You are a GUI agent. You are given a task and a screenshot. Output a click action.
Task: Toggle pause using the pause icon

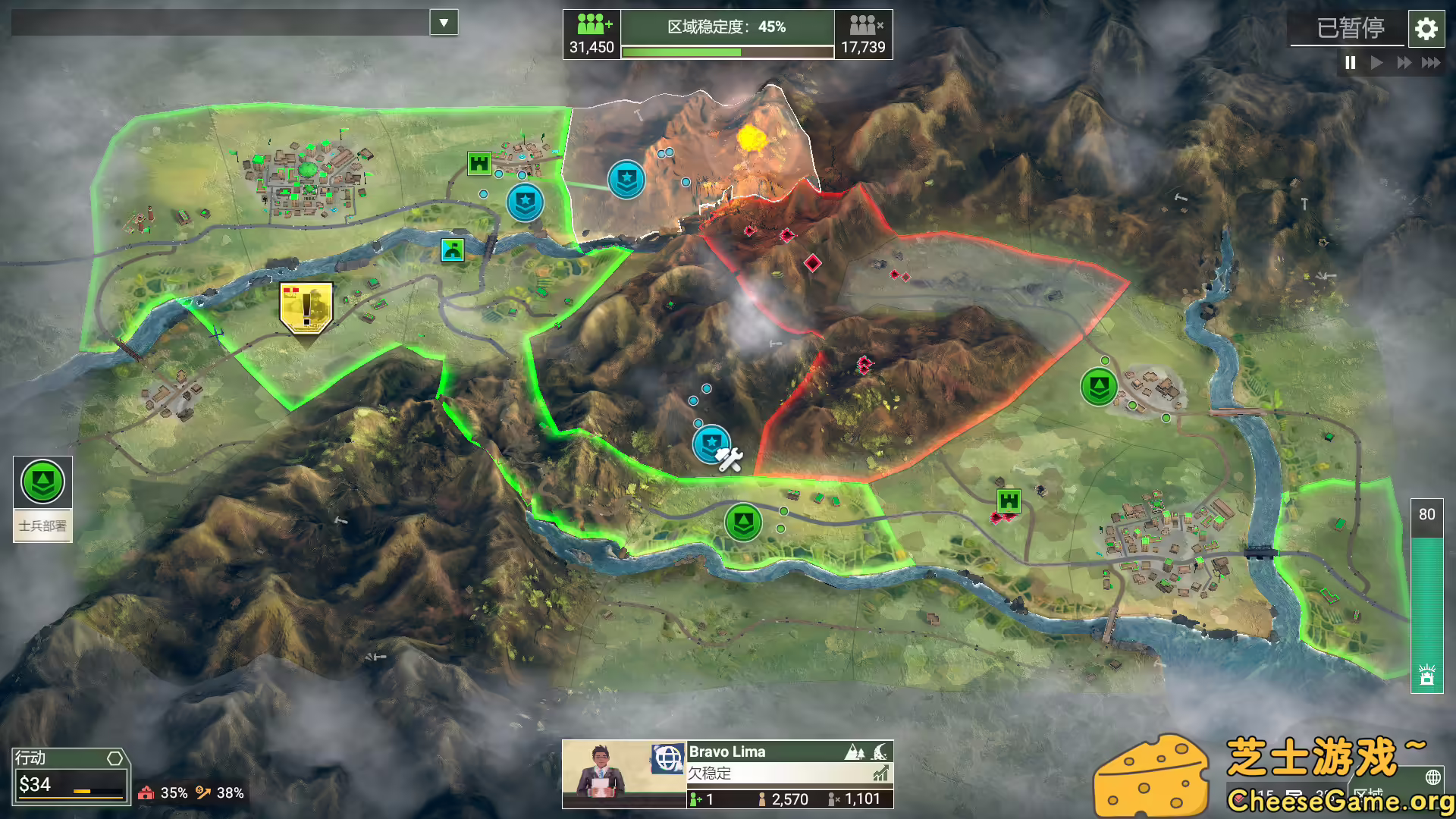tap(1350, 63)
